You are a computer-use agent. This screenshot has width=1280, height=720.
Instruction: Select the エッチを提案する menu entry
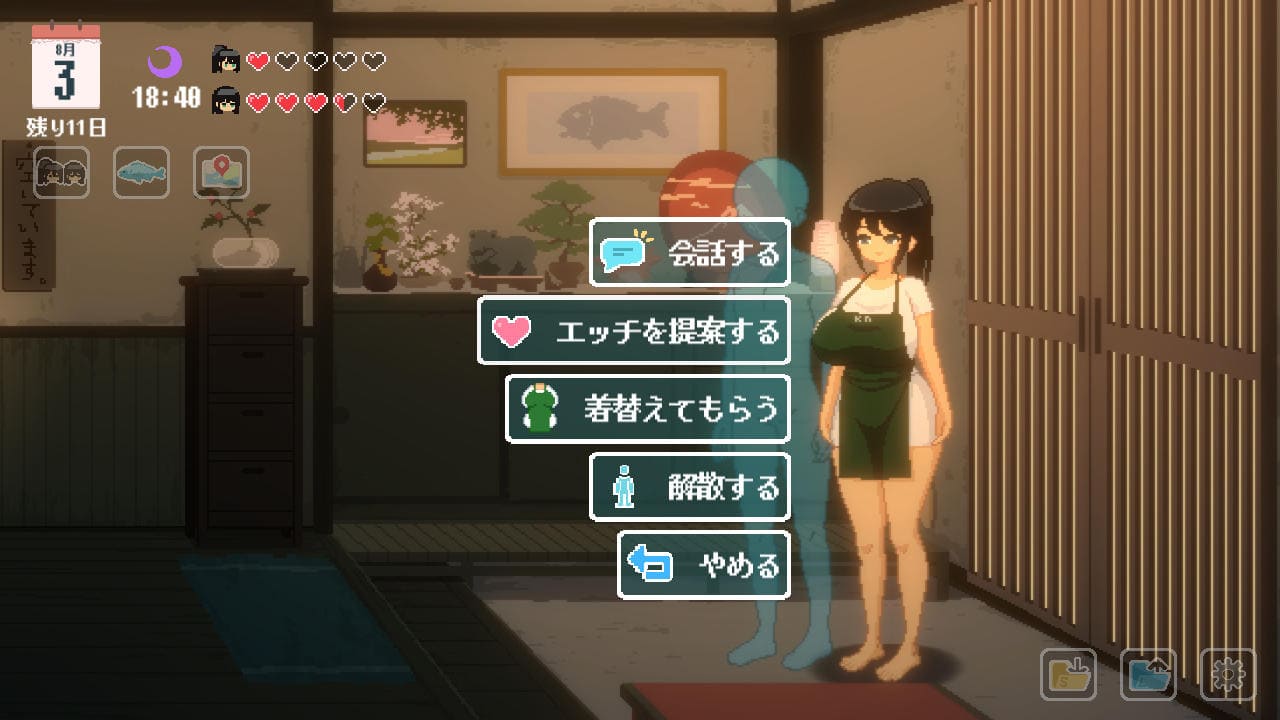[634, 331]
